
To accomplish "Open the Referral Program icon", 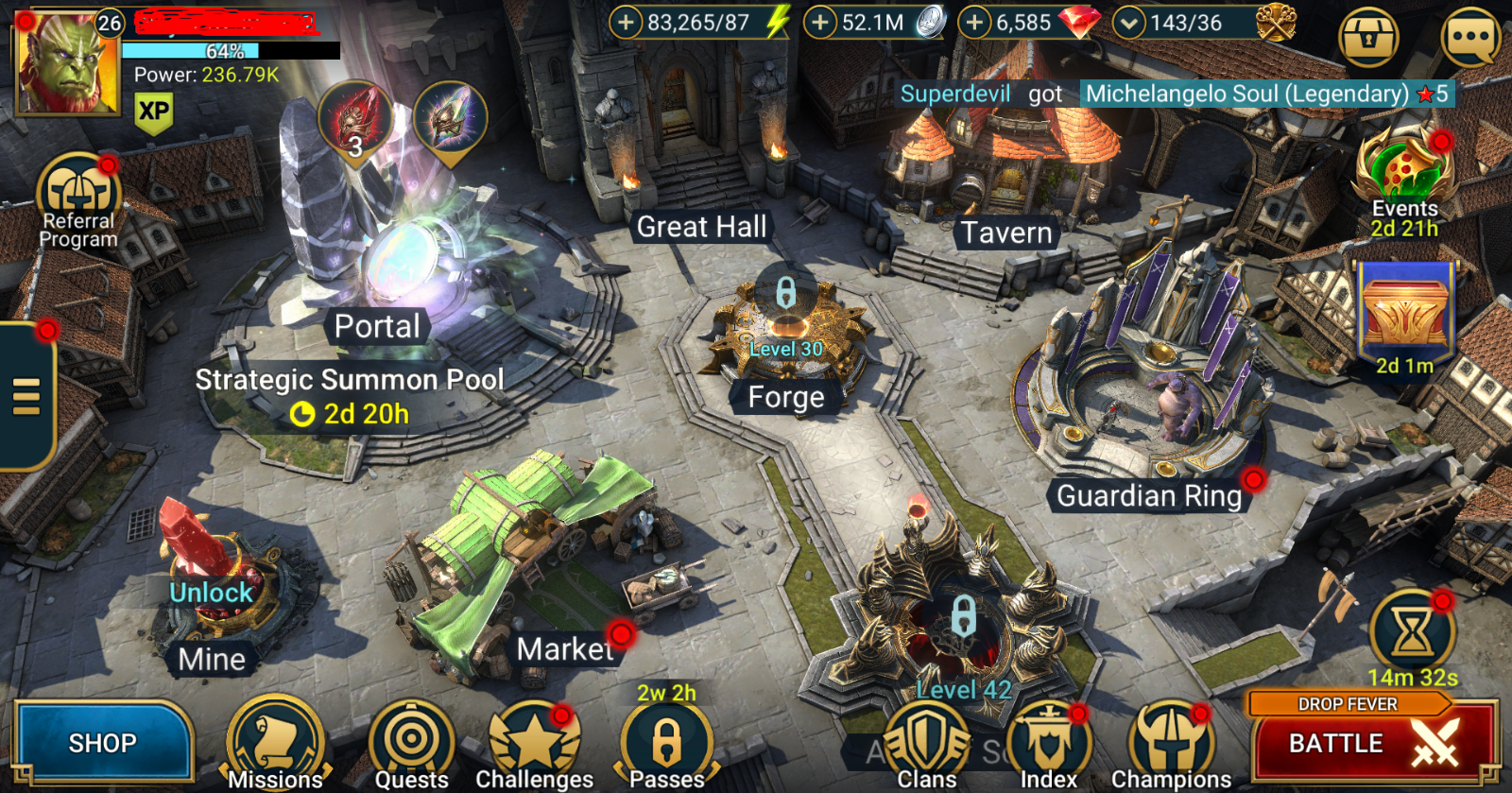I will [78, 194].
